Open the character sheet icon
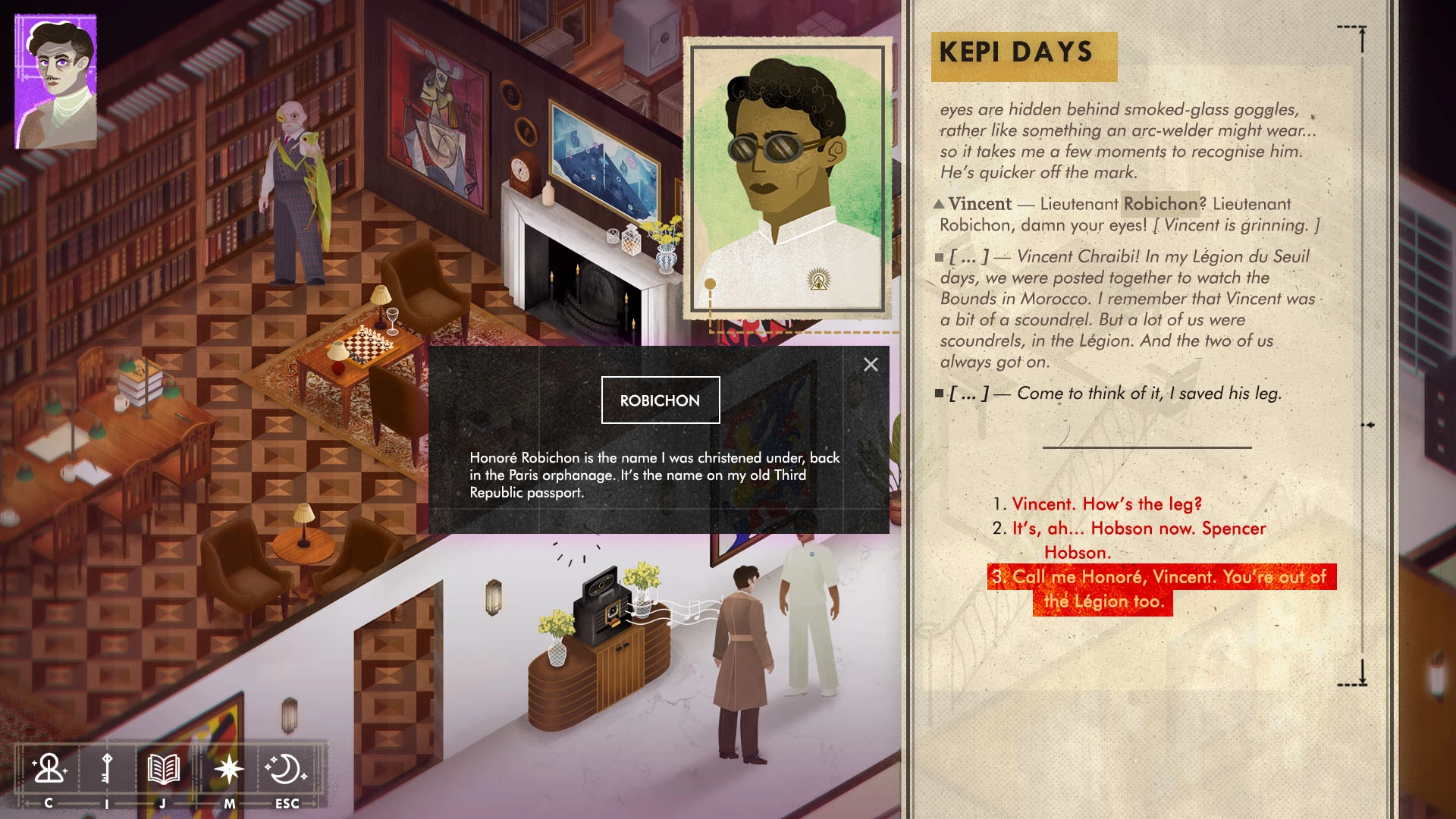This screenshot has height=819, width=1456. pyautogui.click(x=49, y=769)
